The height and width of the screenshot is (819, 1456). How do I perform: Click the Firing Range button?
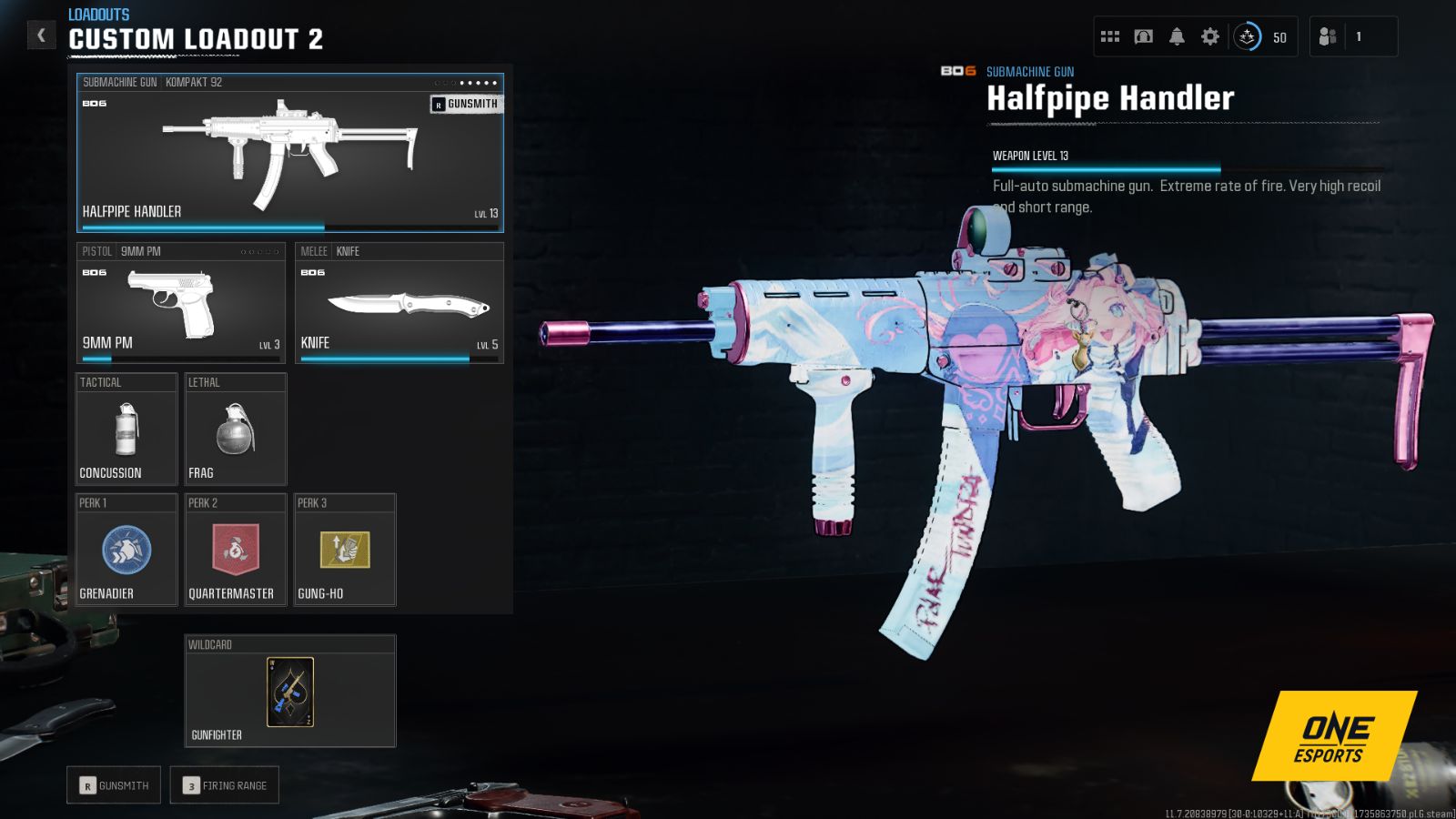click(224, 784)
